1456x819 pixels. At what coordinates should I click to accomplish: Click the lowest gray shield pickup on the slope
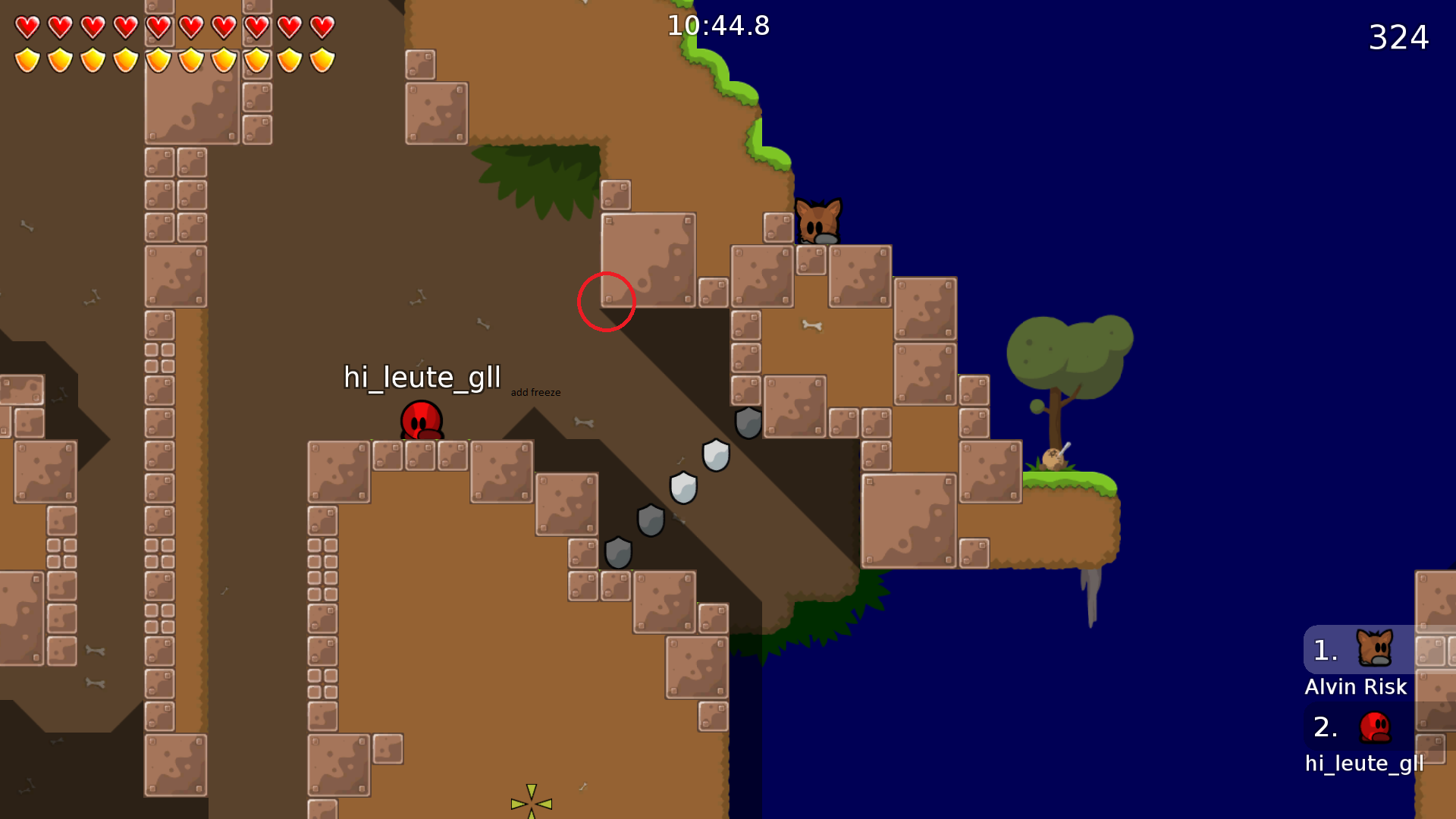tap(618, 553)
